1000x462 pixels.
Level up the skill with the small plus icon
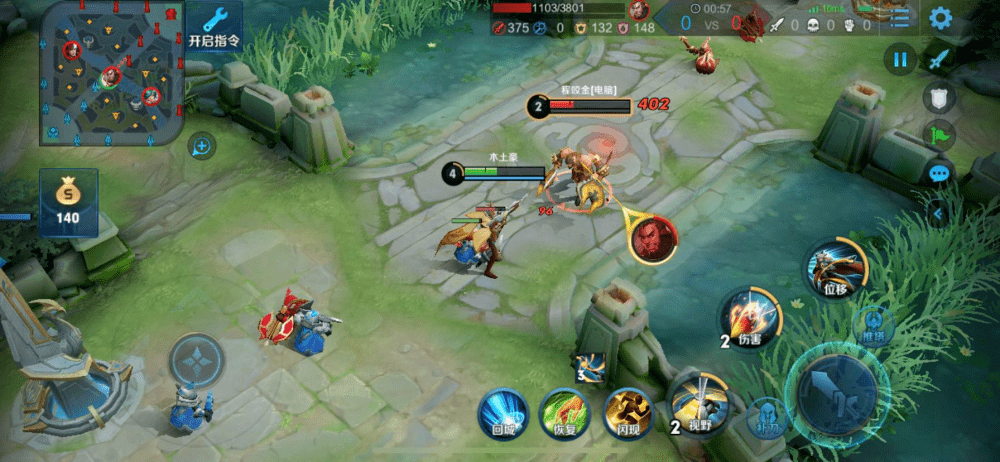click(x=589, y=368)
